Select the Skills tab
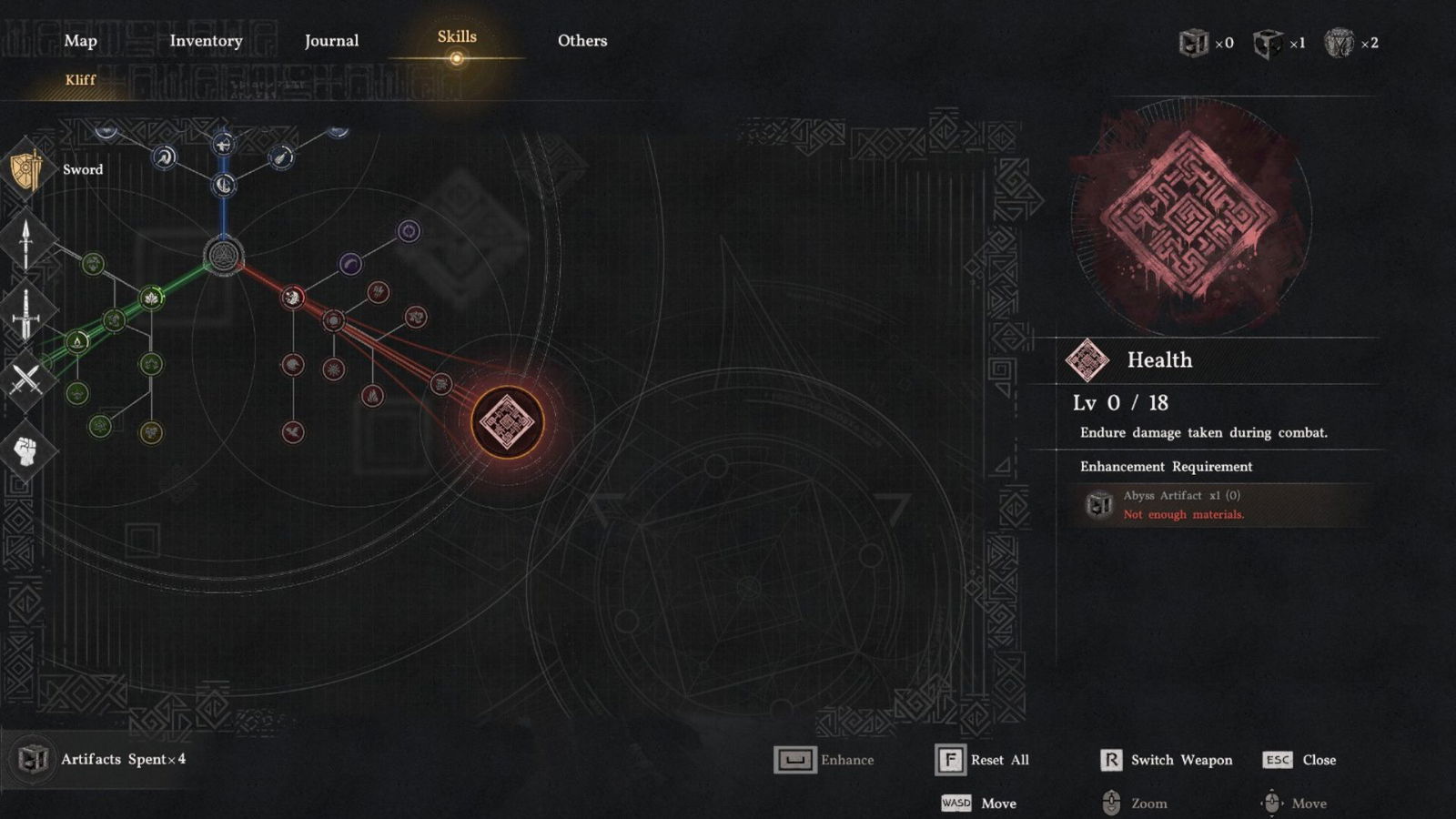 coord(457,37)
